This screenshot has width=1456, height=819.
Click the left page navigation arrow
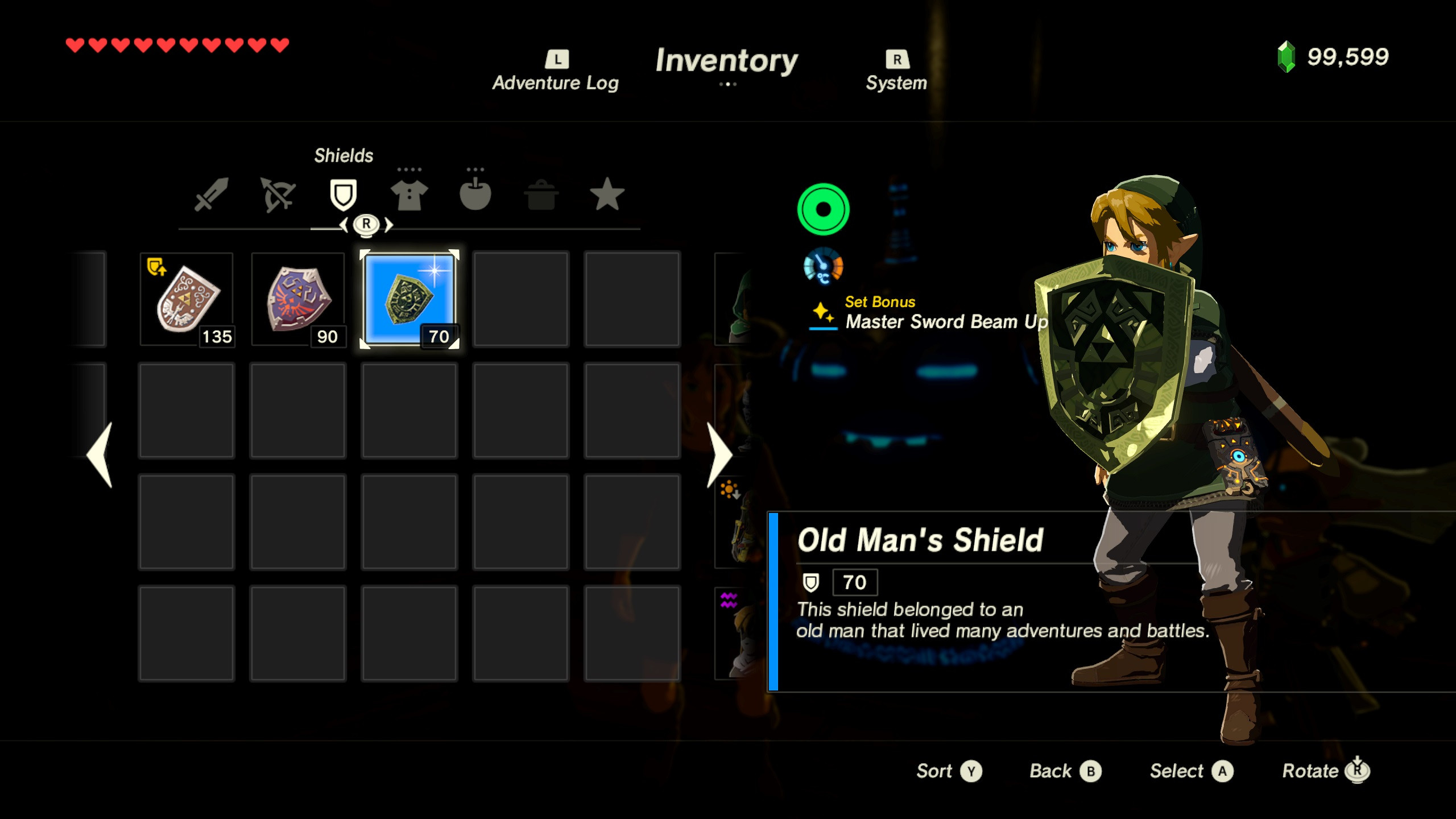(100, 455)
